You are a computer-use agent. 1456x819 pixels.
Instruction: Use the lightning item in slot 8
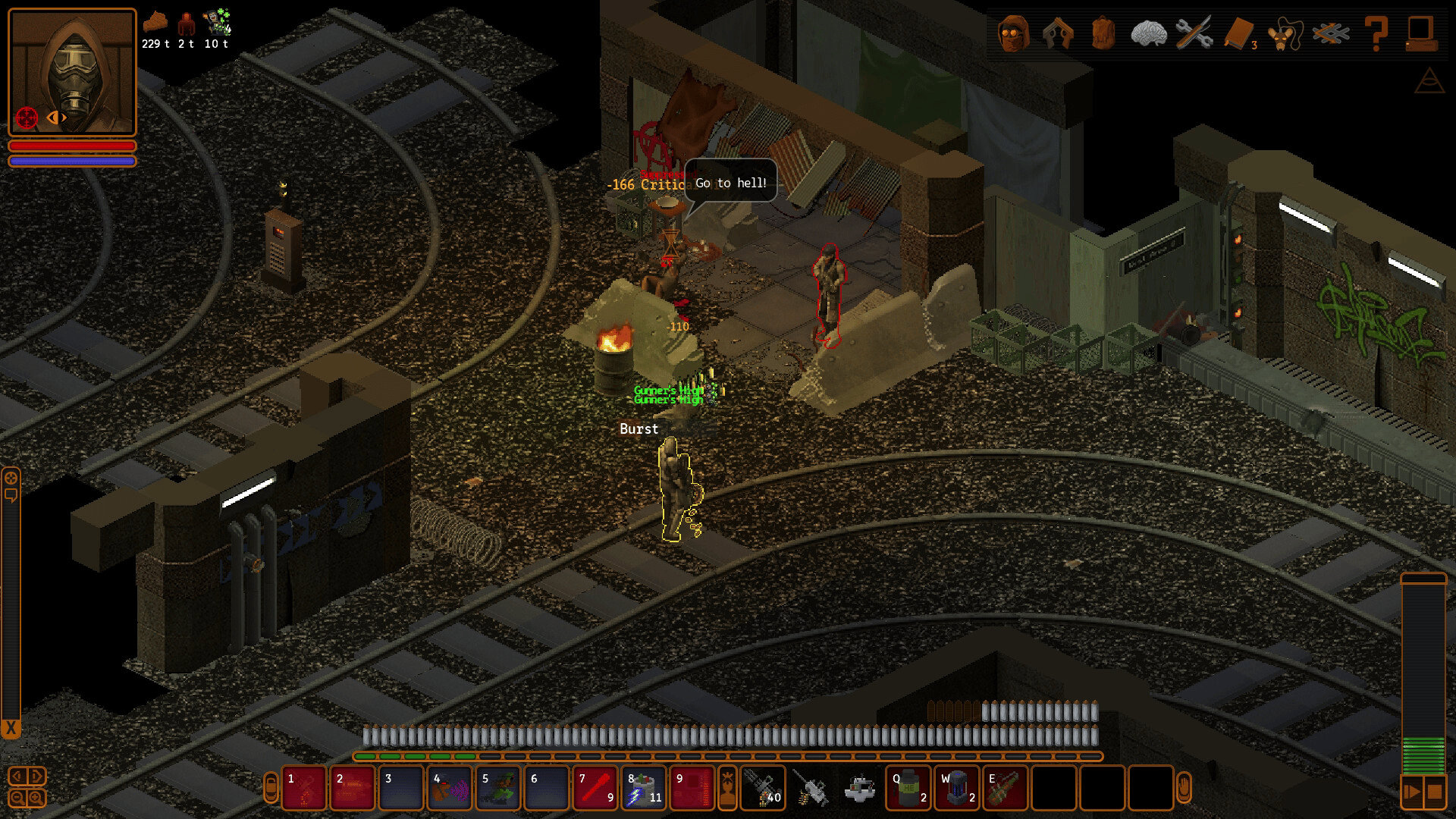[x=644, y=789]
